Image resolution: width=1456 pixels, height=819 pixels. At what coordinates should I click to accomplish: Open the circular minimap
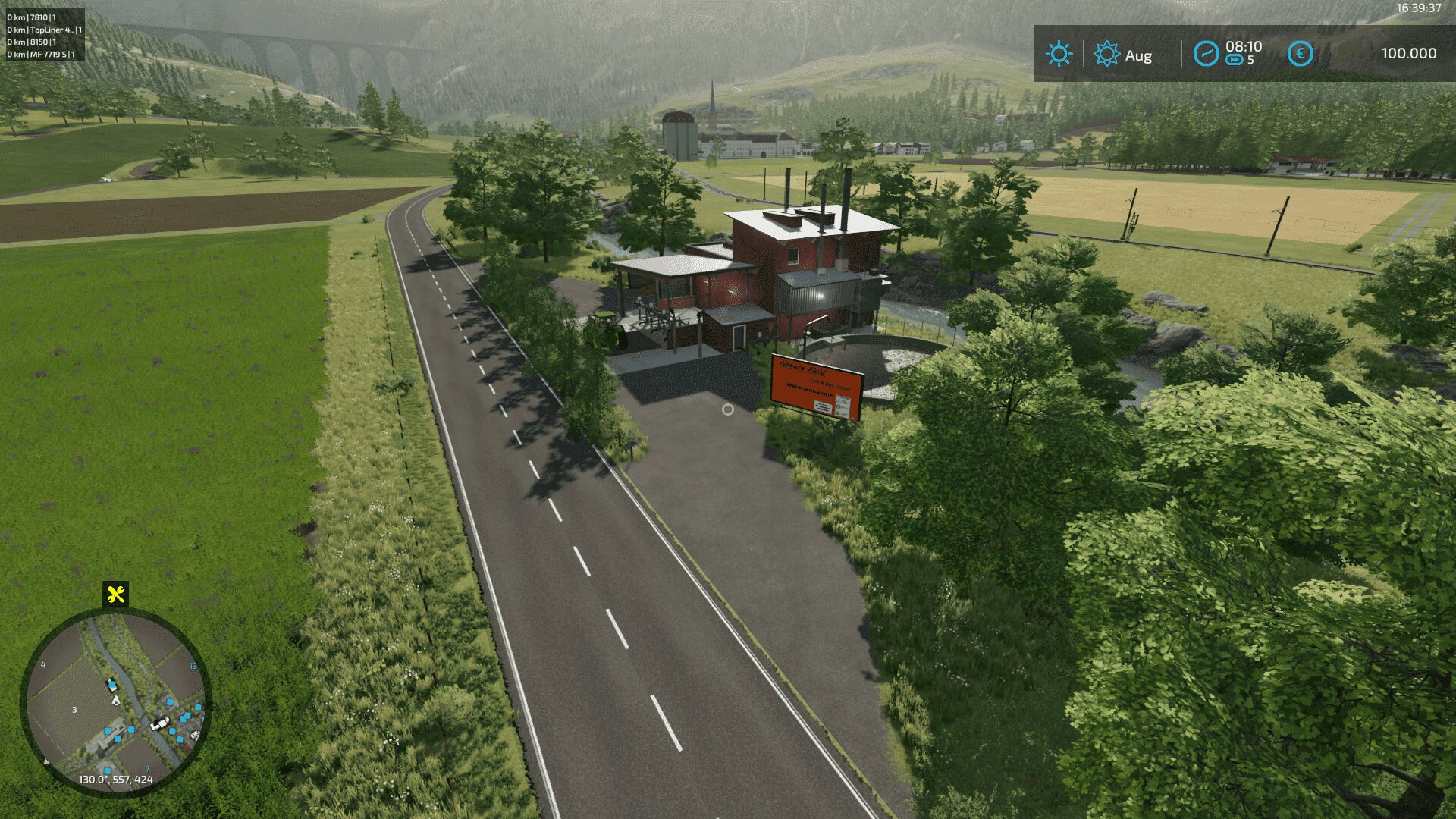(x=115, y=703)
